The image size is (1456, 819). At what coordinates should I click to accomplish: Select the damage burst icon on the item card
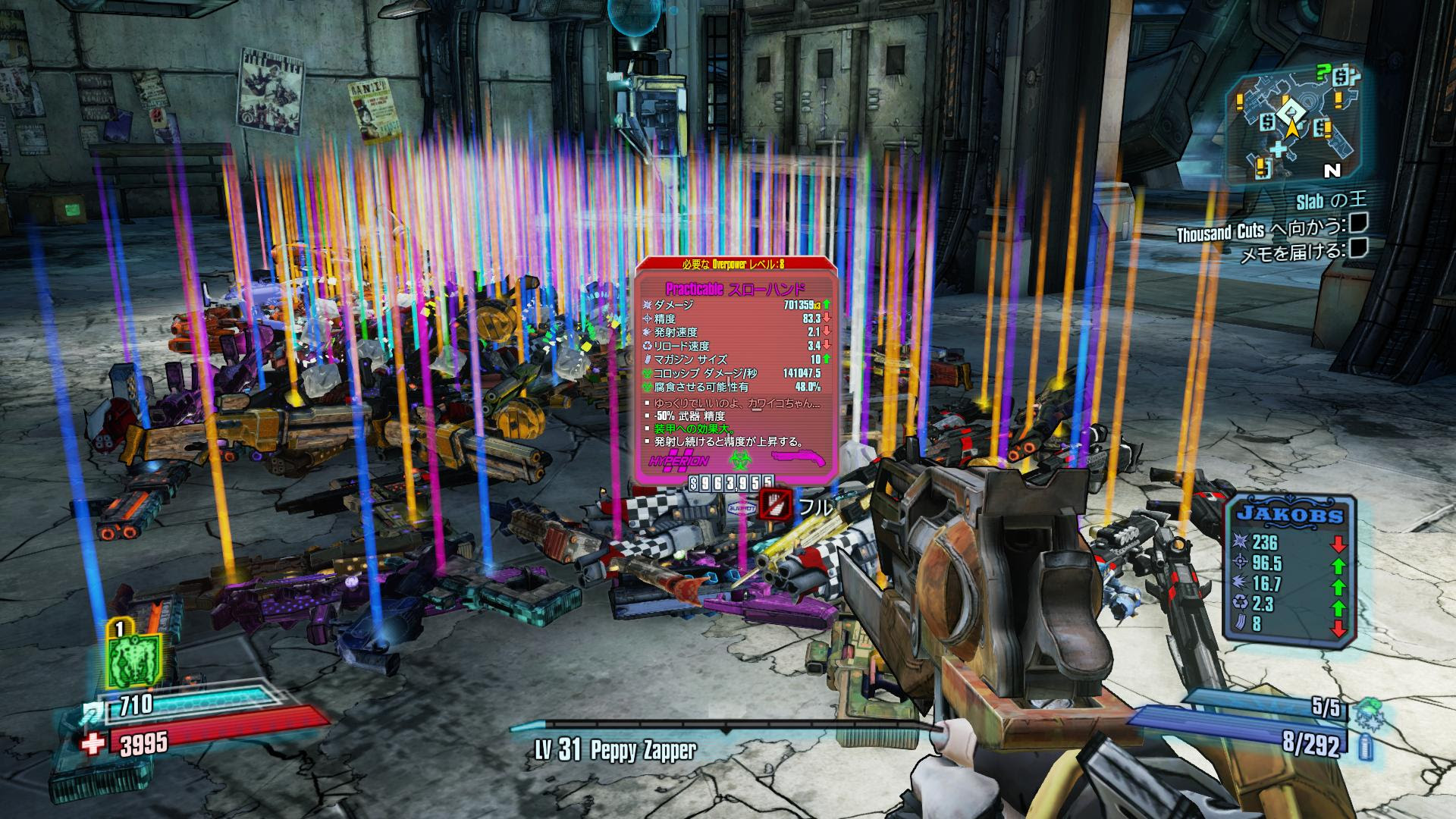648,305
